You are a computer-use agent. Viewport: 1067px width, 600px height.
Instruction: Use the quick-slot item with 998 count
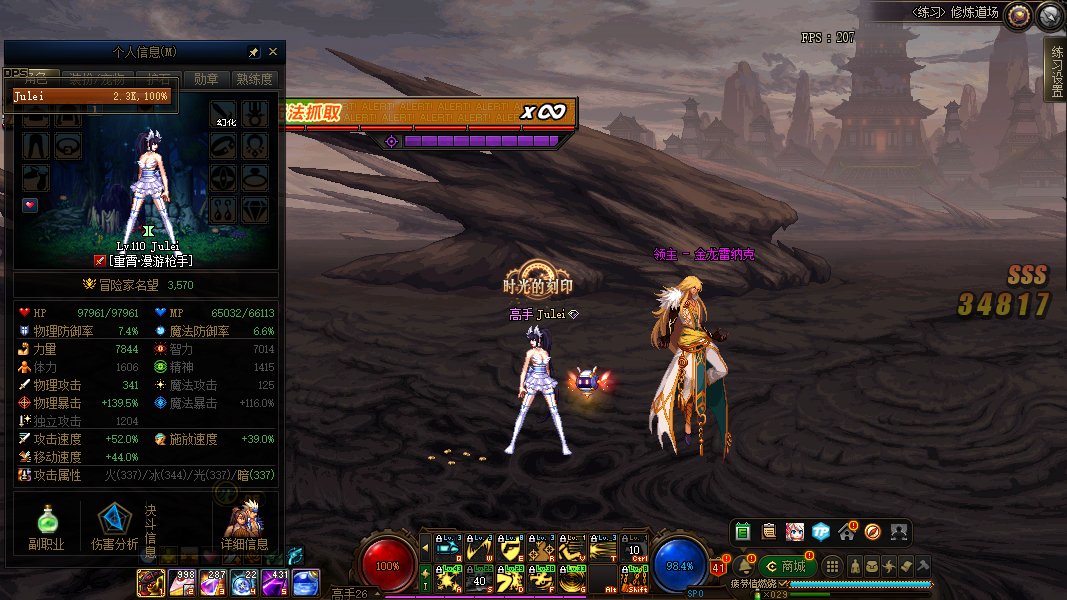point(182,581)
